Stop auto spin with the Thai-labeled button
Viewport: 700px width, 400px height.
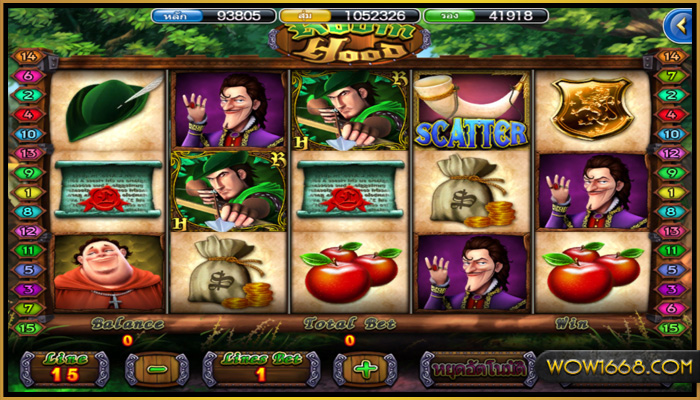pyautogui.click(x=473, y=369)
